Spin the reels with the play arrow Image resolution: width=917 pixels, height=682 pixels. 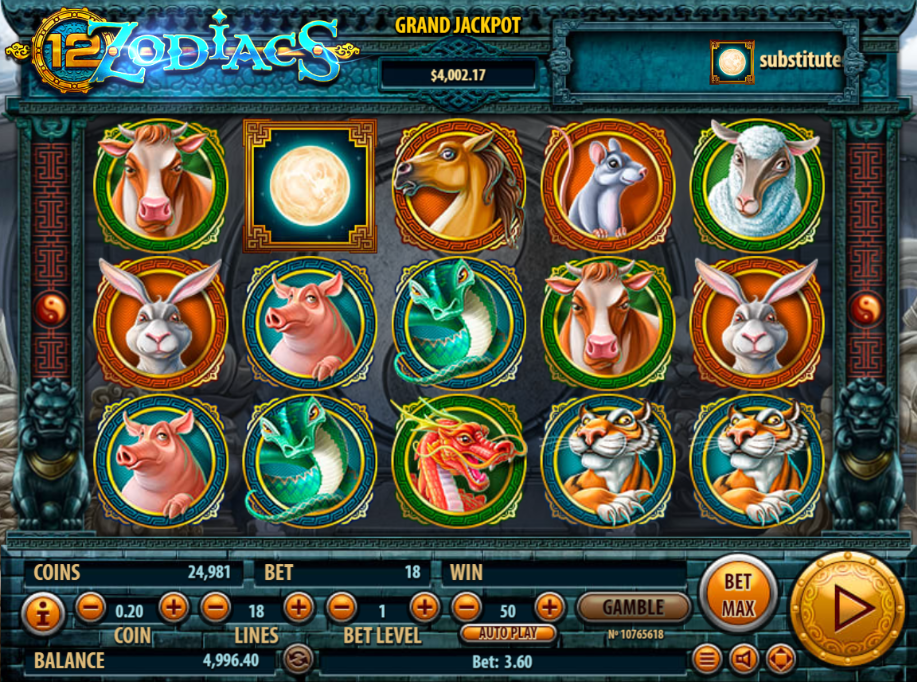point(847,607)
